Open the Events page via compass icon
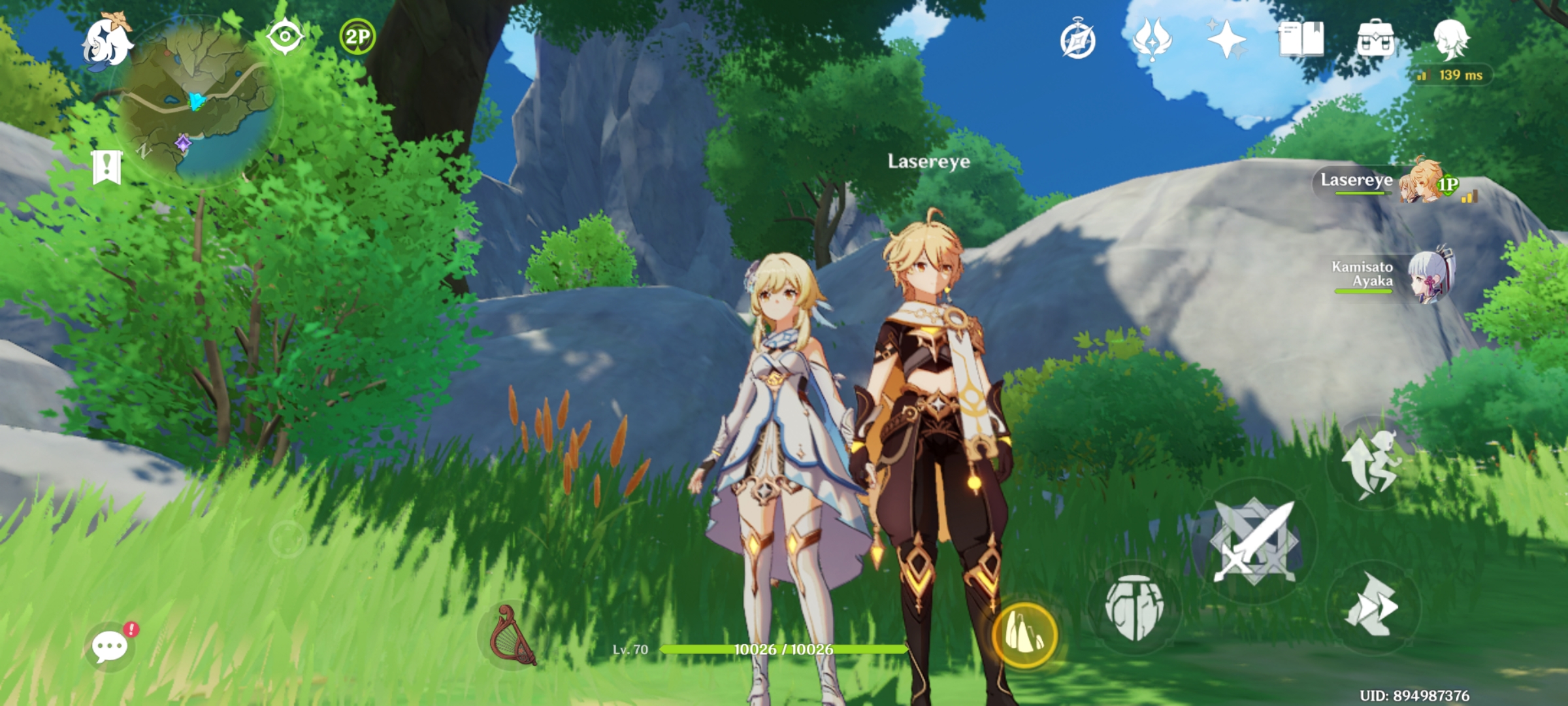Viewport: 1568px width, 706px height. click(1081, 39)
